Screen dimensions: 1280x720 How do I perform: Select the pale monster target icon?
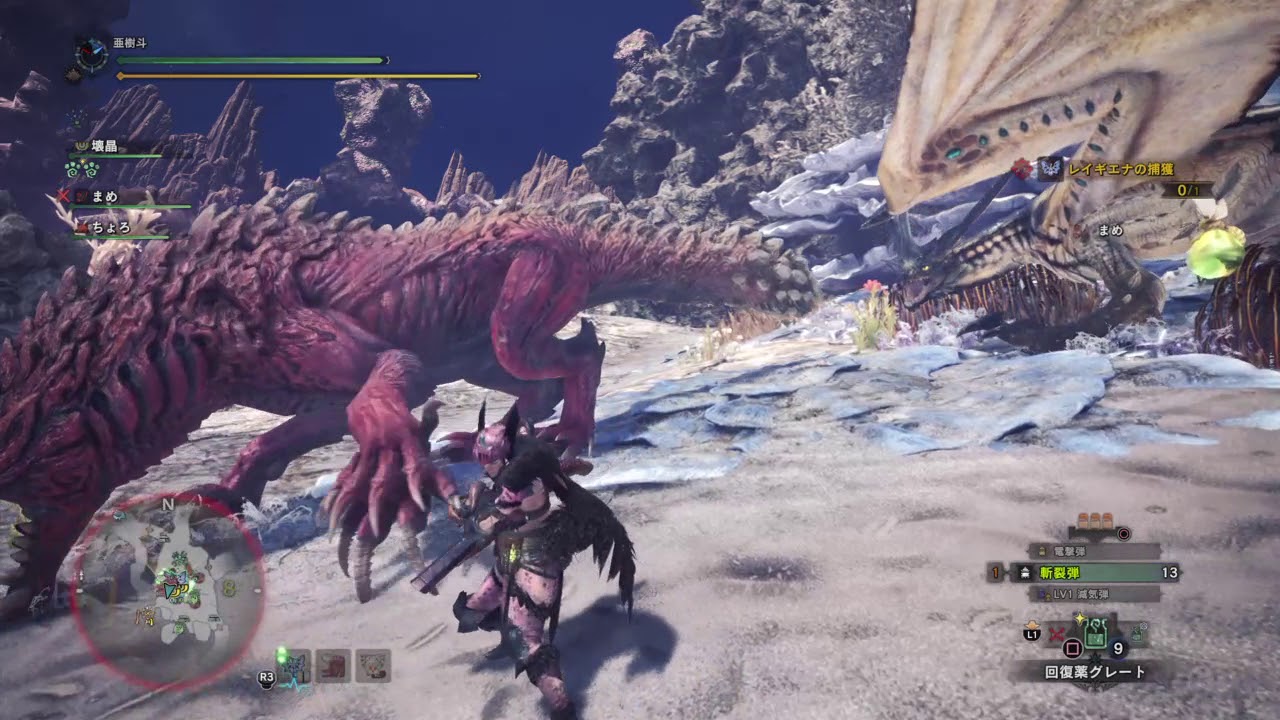point(373,665)
